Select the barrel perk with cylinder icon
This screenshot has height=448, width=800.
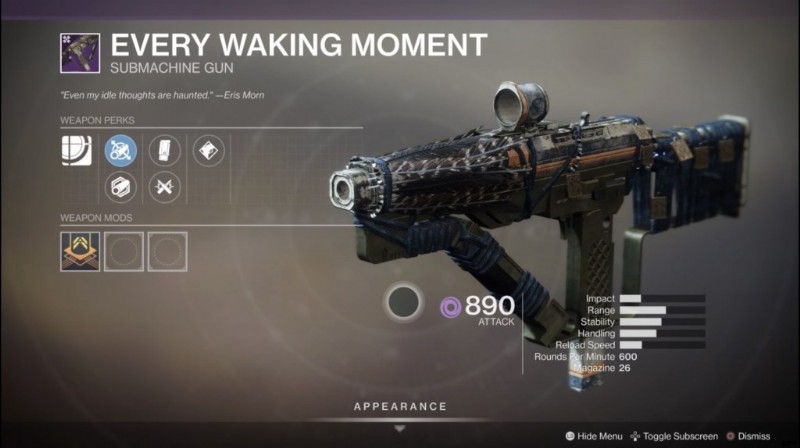pyautogui.click(x=120, y=186)
